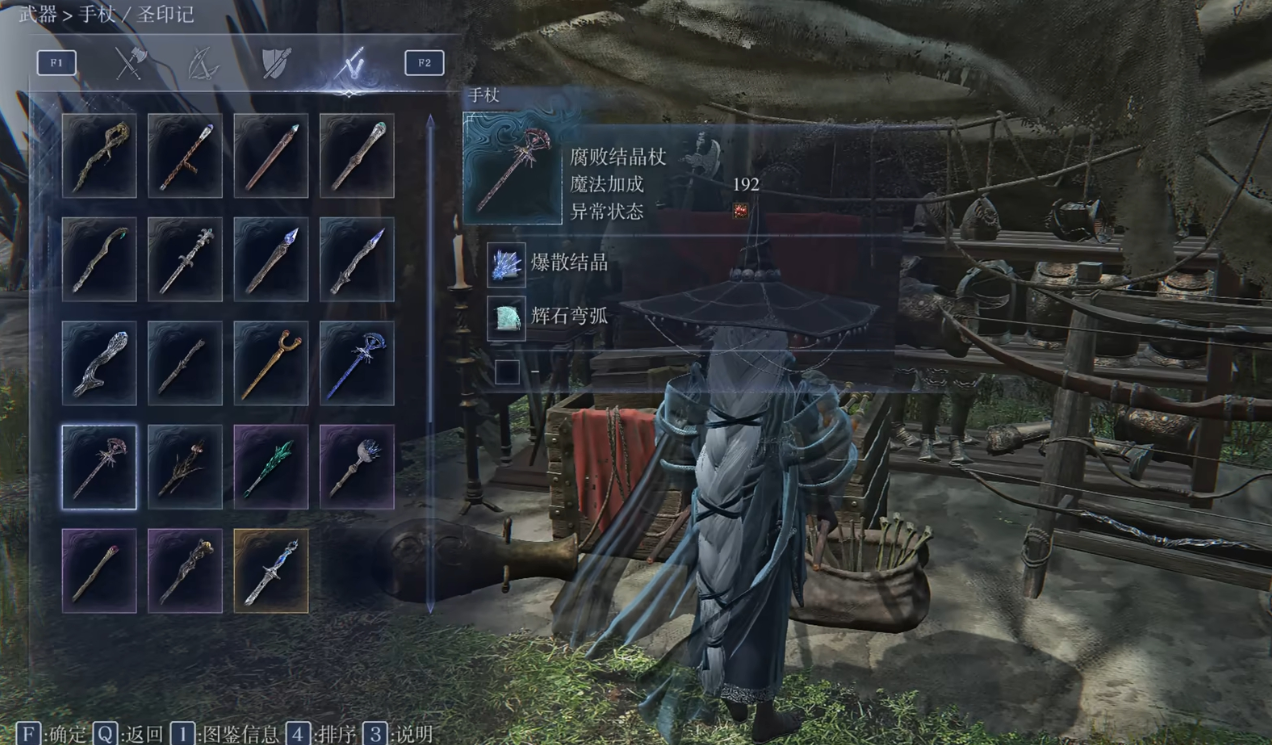Switch to the bow and crossbow tab
This screenshot has height=745, width=1272.
203,64
